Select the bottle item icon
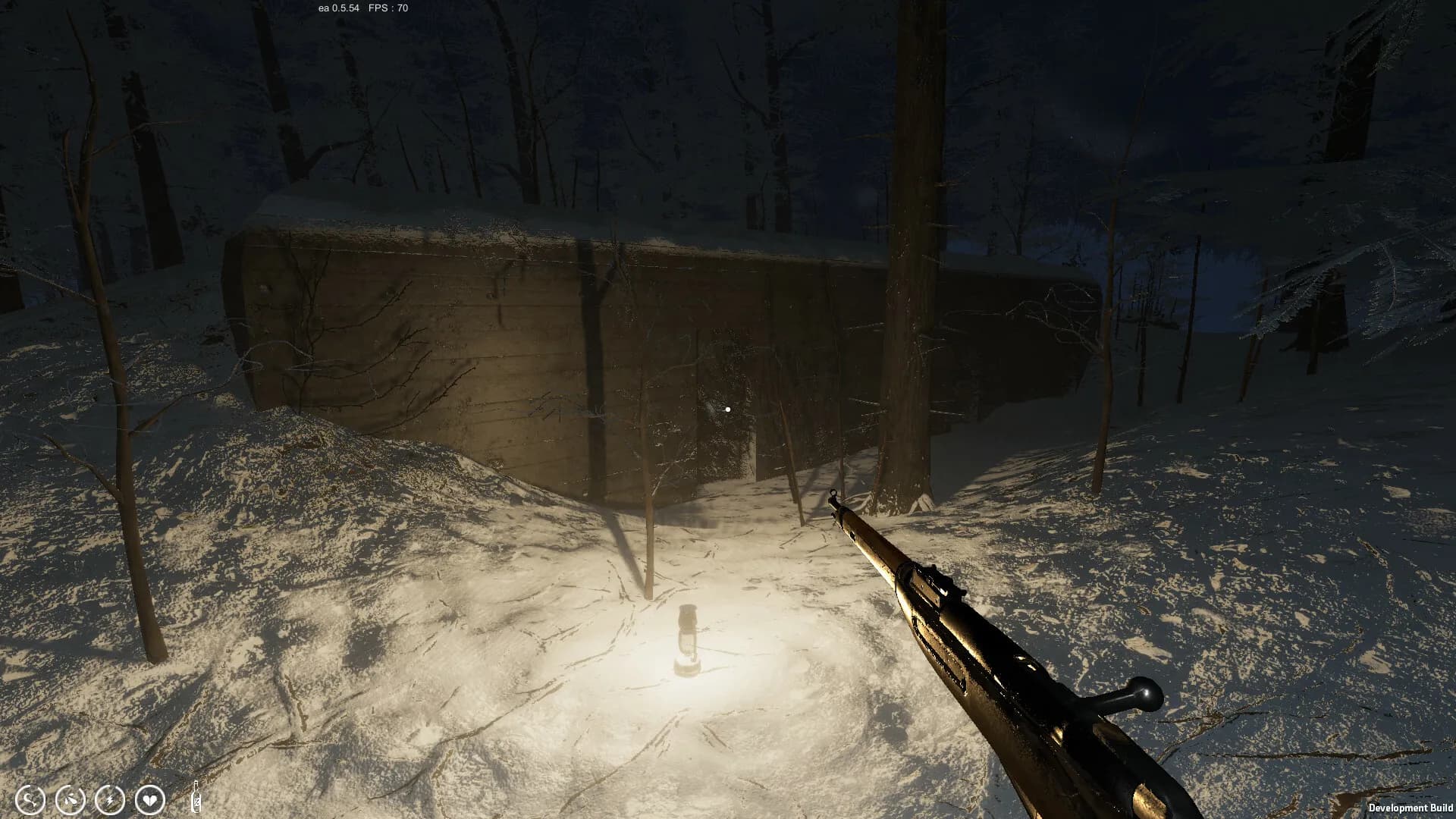This screenshot has height=819, width=1456. click(196, 797)
